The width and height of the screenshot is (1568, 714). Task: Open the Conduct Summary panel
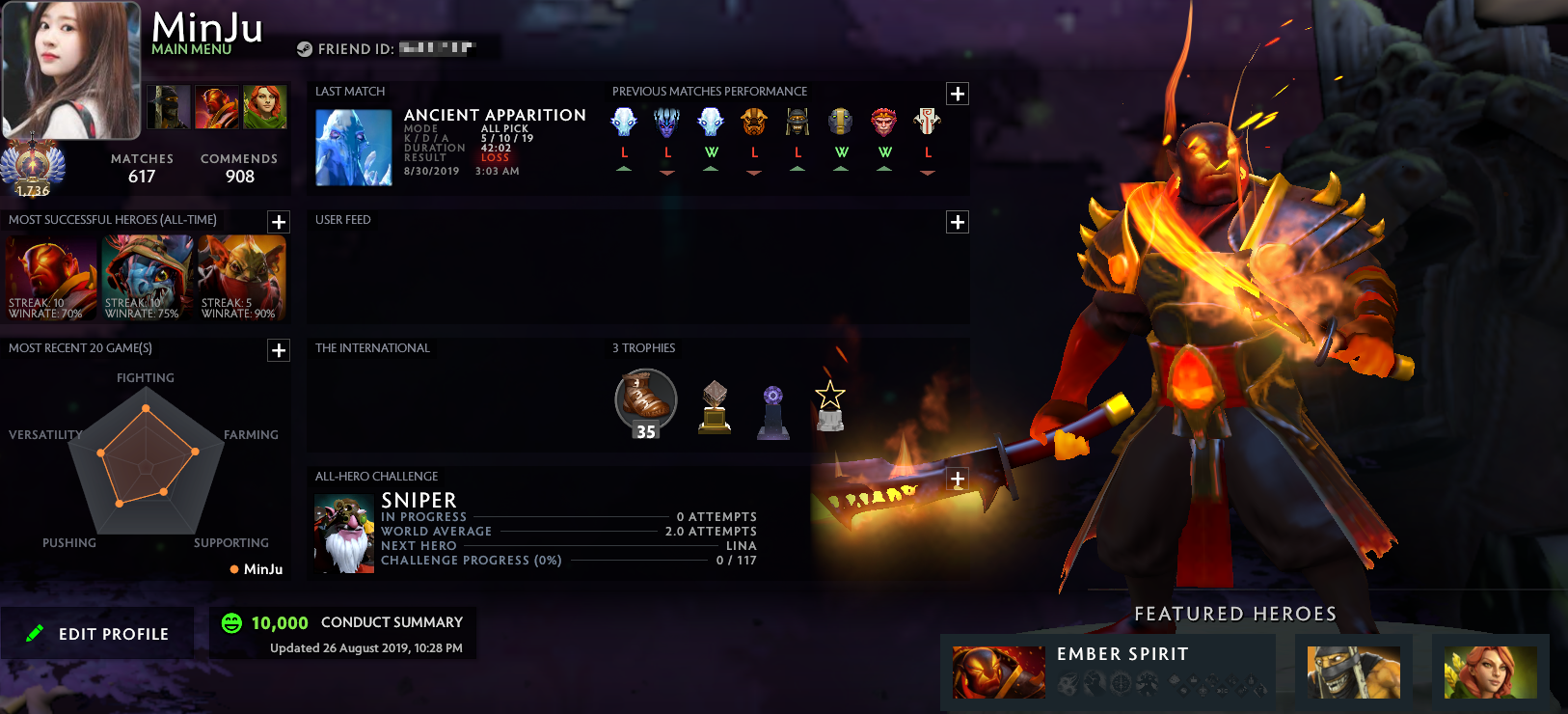tap(342, 633)
